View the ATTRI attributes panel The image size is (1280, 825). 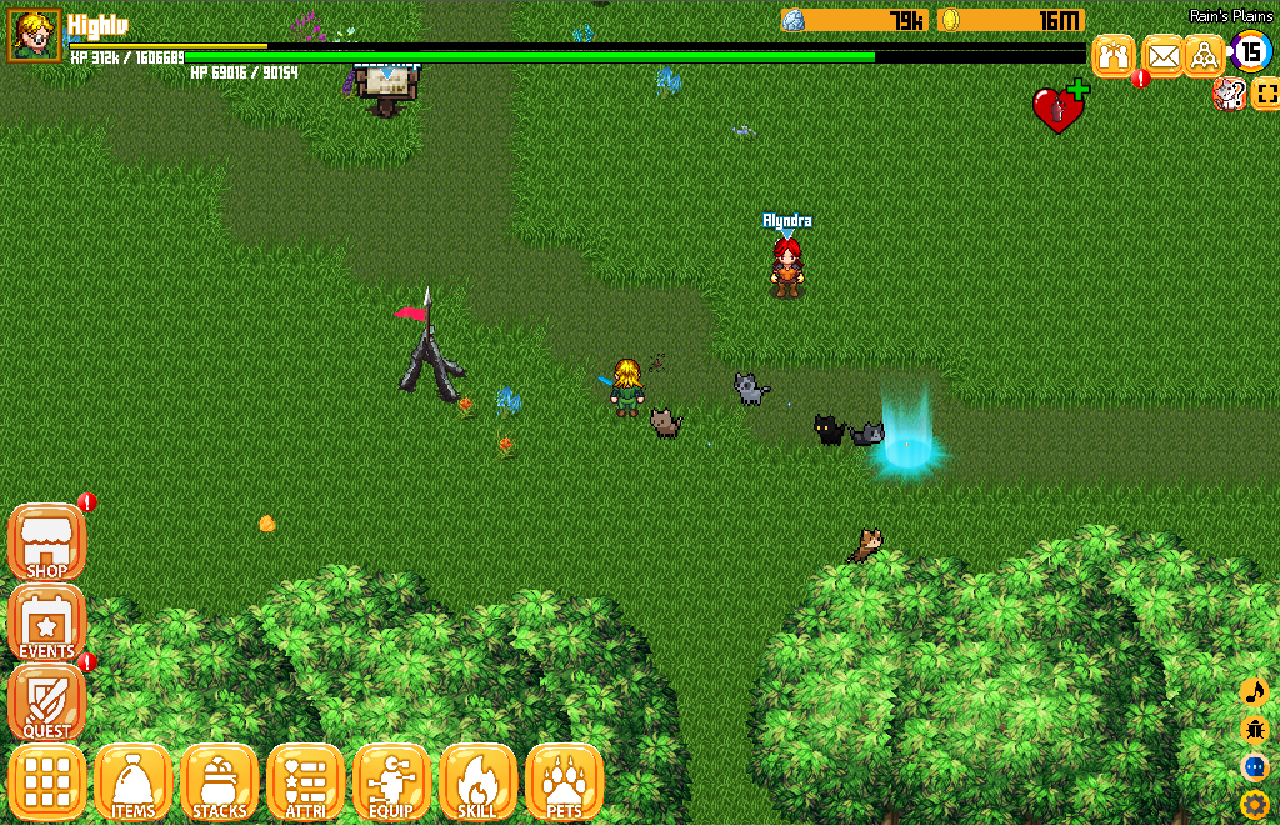(x=305, y=782)
